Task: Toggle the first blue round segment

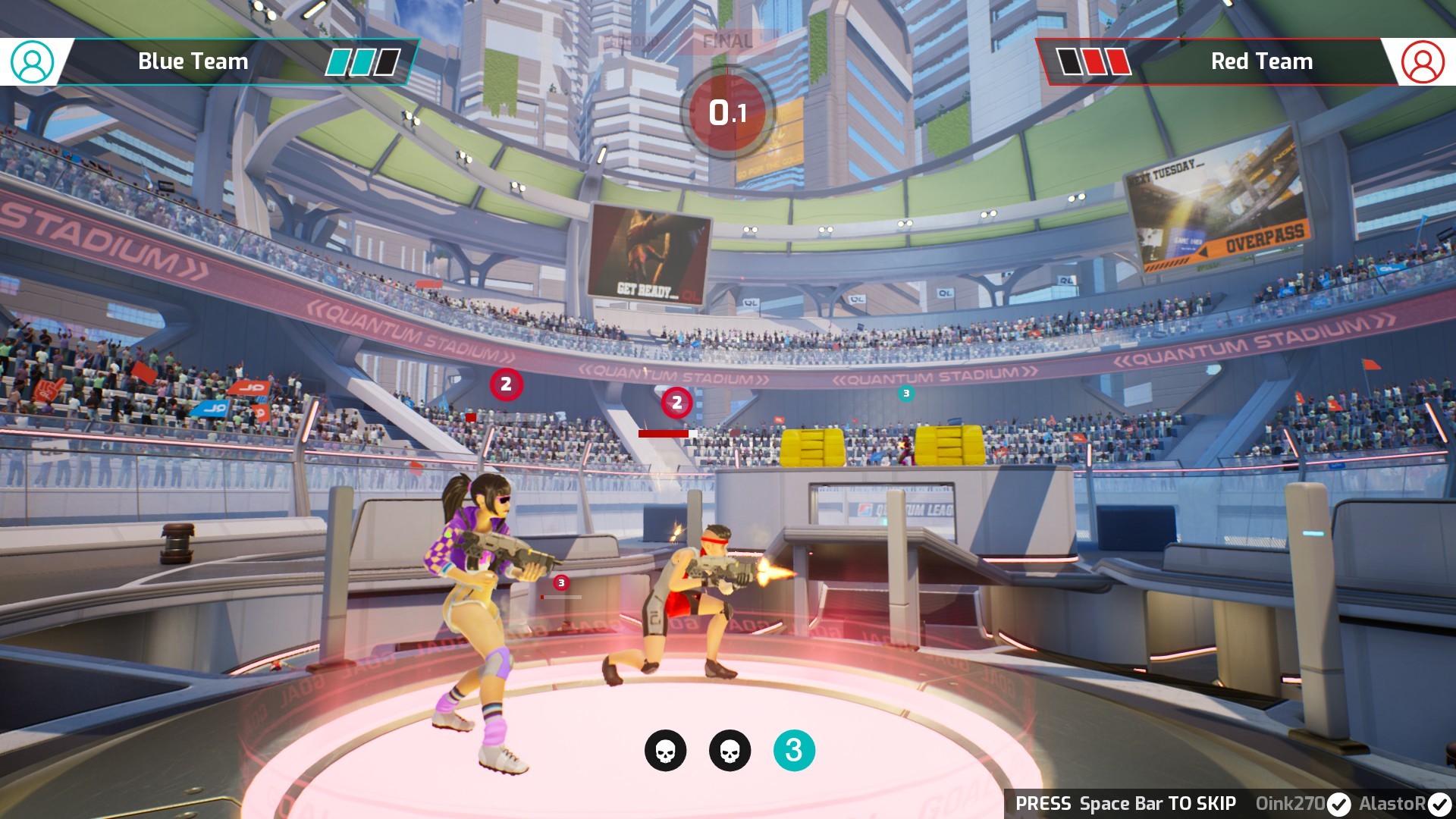Action: [339, 62]
